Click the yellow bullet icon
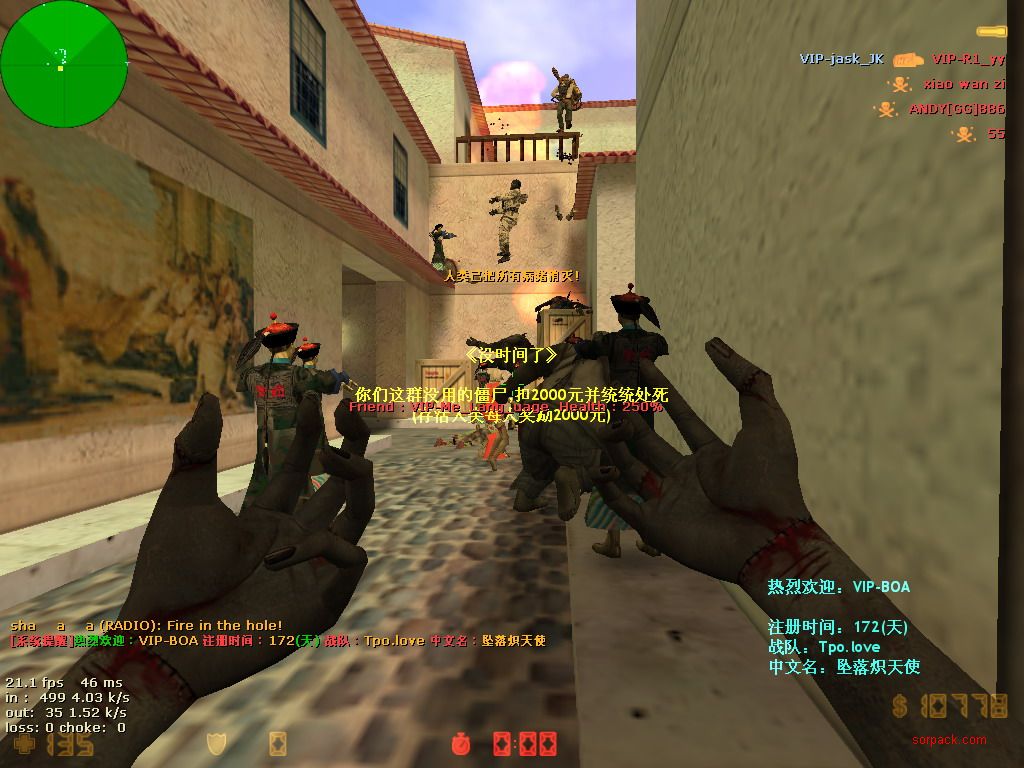The image size is (1024, 768). 991,32
